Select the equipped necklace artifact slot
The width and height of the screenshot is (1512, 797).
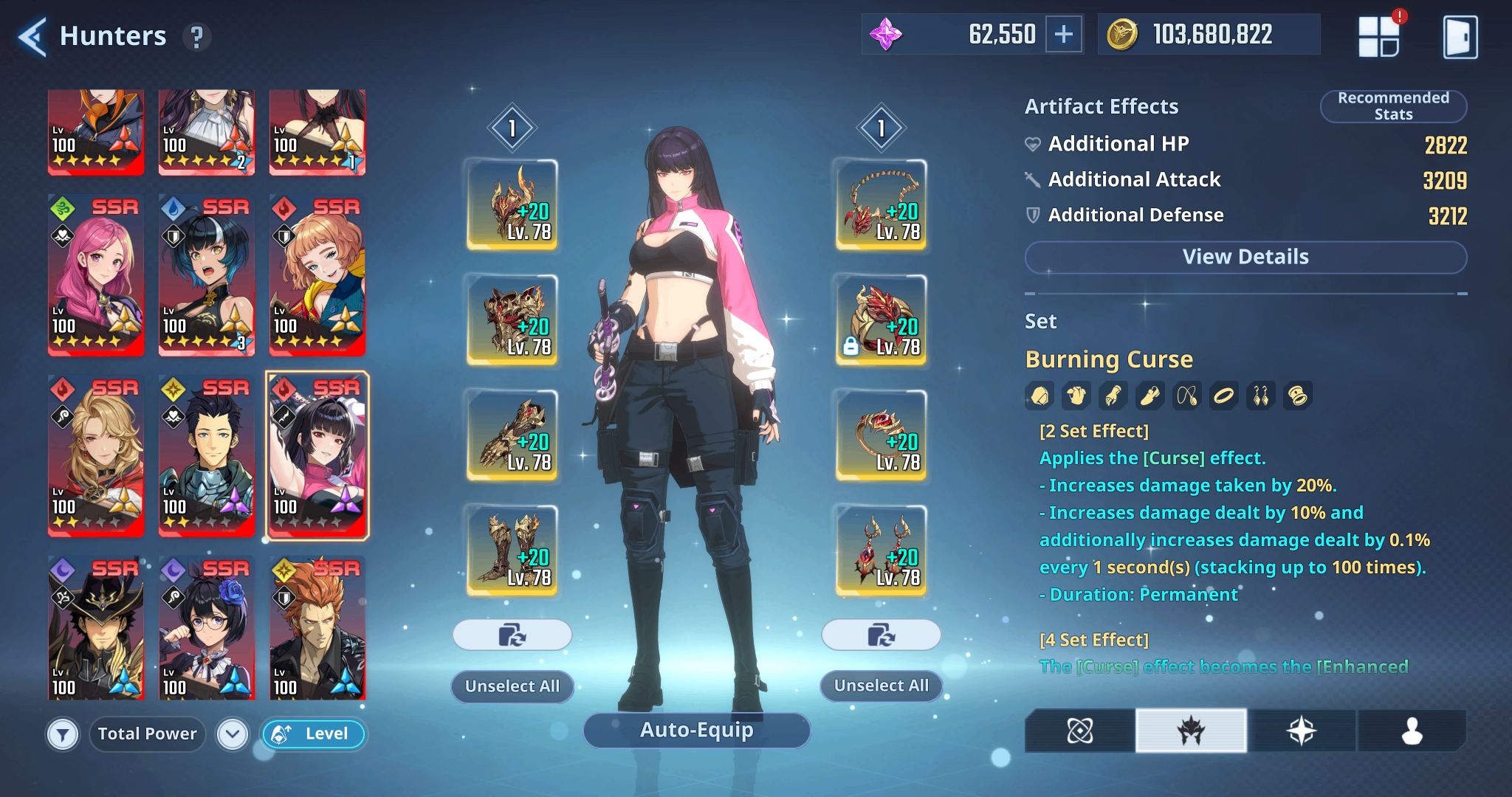pyautogui.click(x=881, y=204)
